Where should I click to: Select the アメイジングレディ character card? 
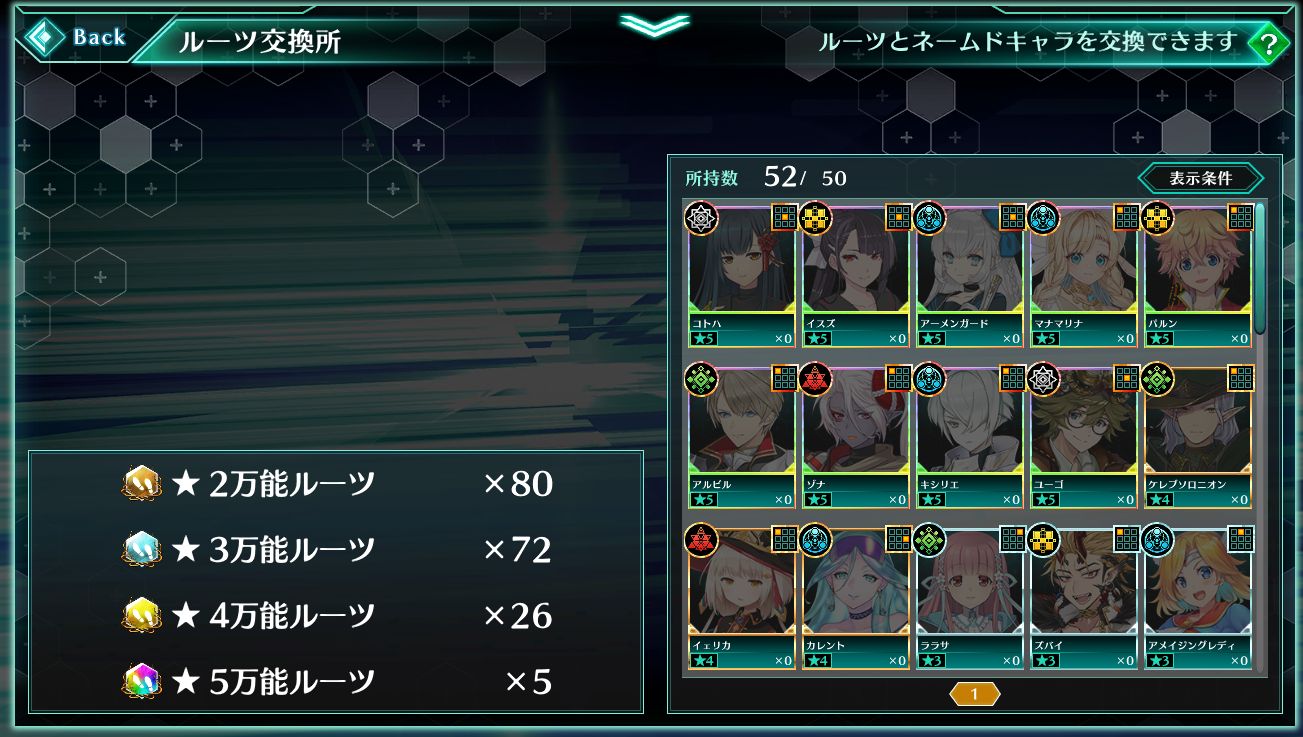1197,597
